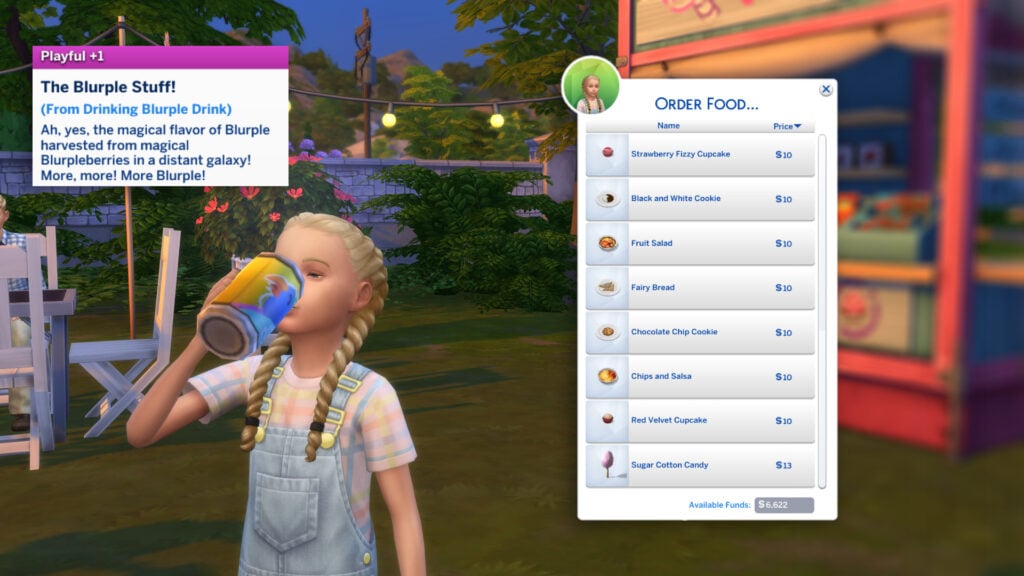
Task: Buy the Sugar Cotton Candy
Action: 700,465
